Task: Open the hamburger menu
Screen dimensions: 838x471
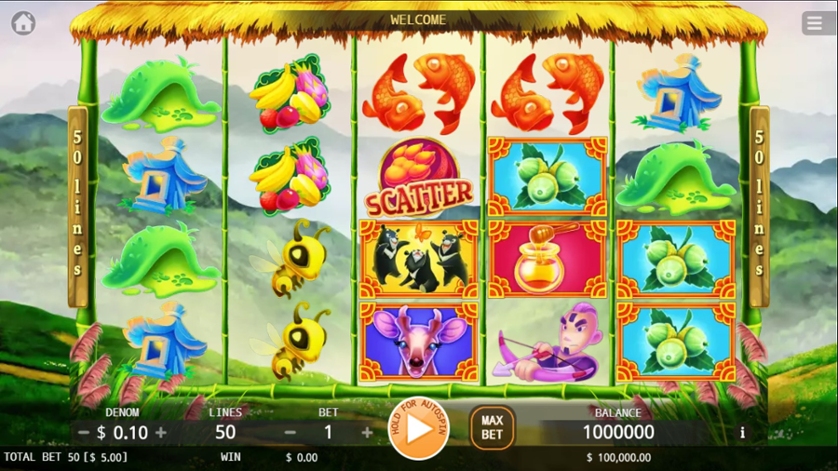Action: click(814, 23)
